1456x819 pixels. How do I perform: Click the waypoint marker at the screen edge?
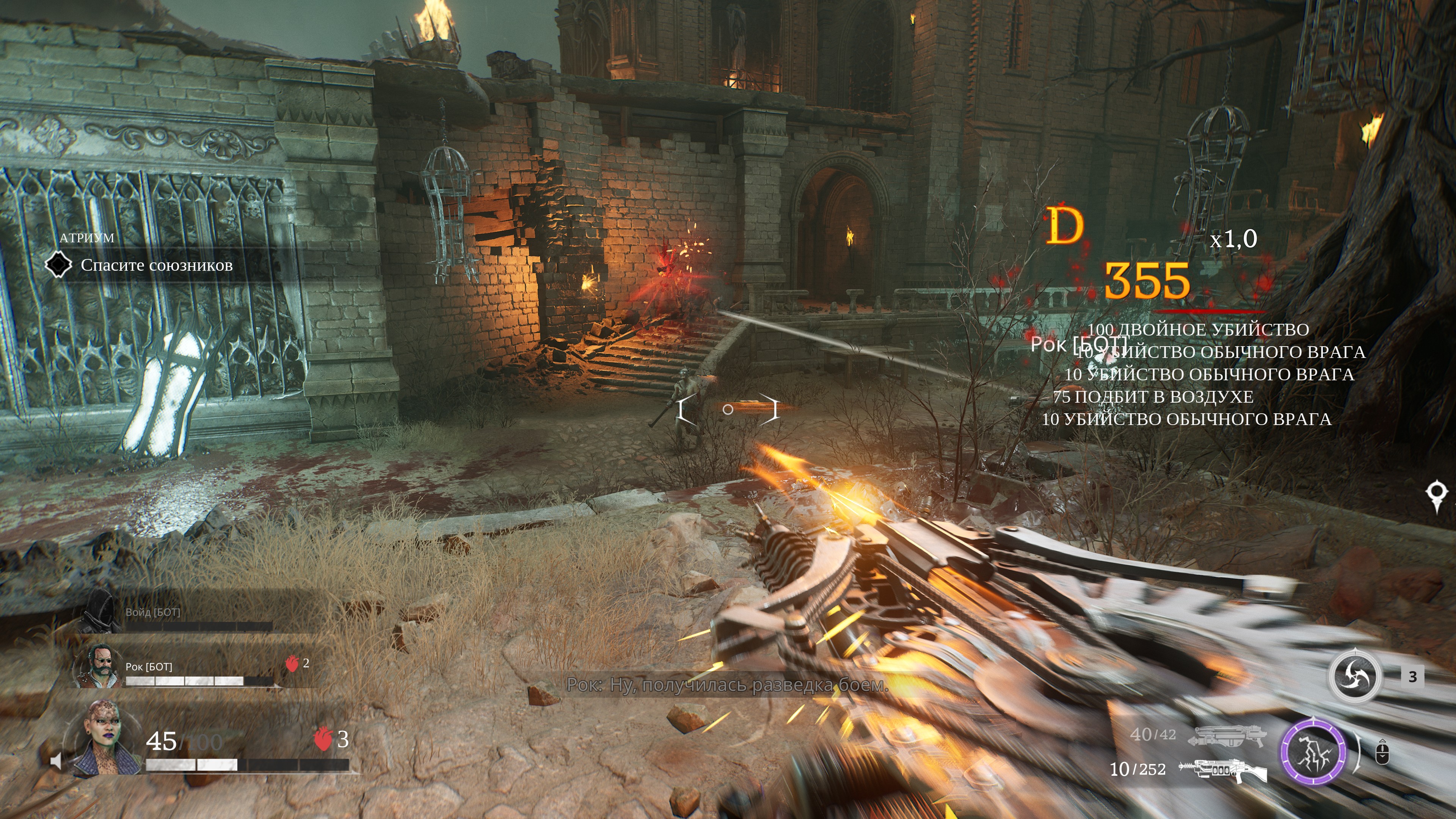click(x=1436, y=494)
